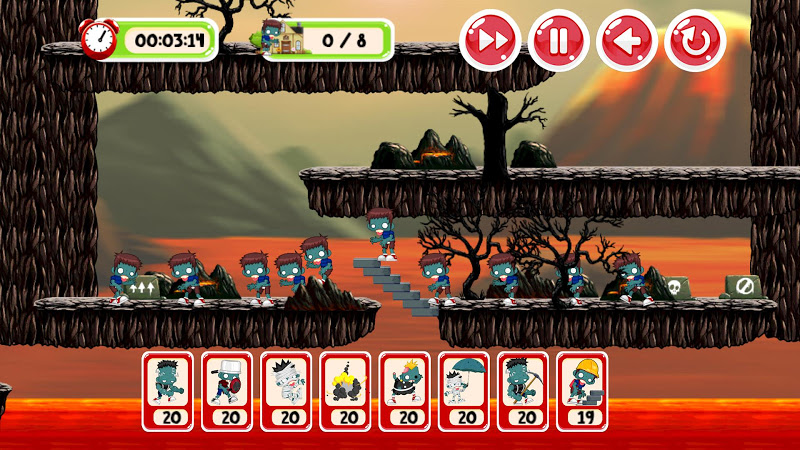Viewport: 800px width, 450px height.
Task: Go back with the left arrow button
Action: coord(626,41)
